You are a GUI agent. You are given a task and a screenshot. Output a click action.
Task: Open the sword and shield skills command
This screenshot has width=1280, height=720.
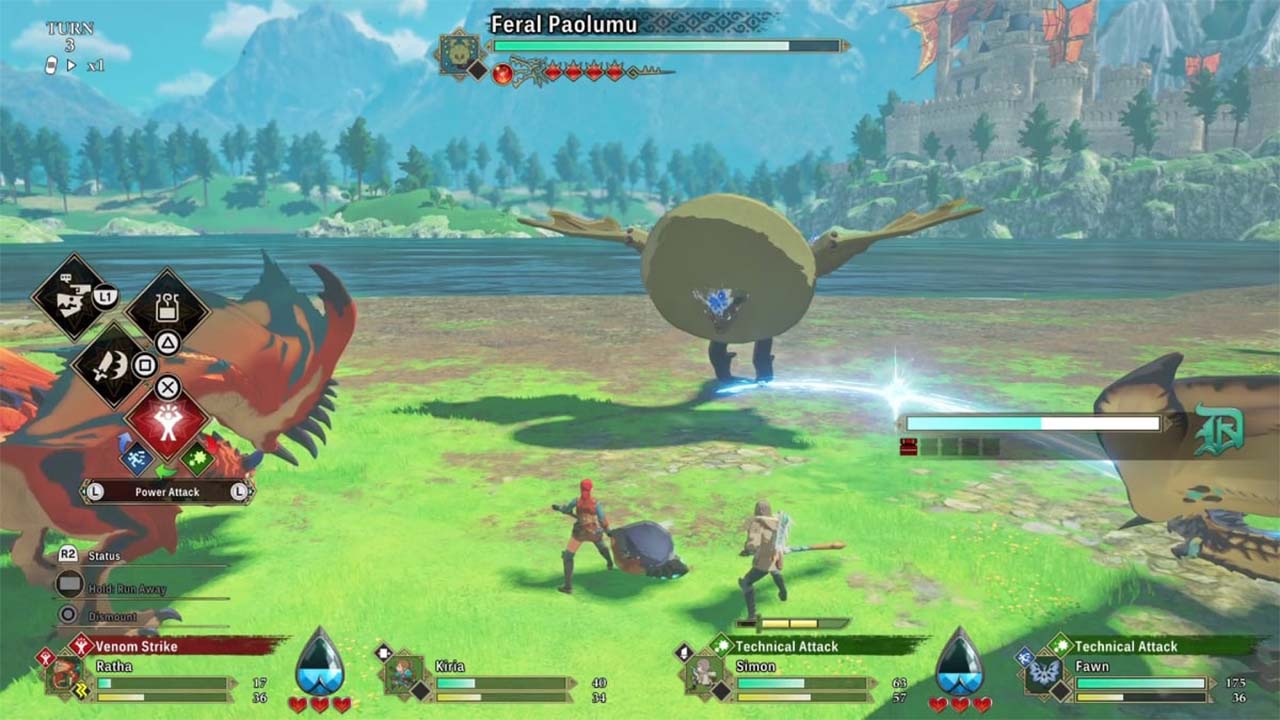tap(112, 366)
